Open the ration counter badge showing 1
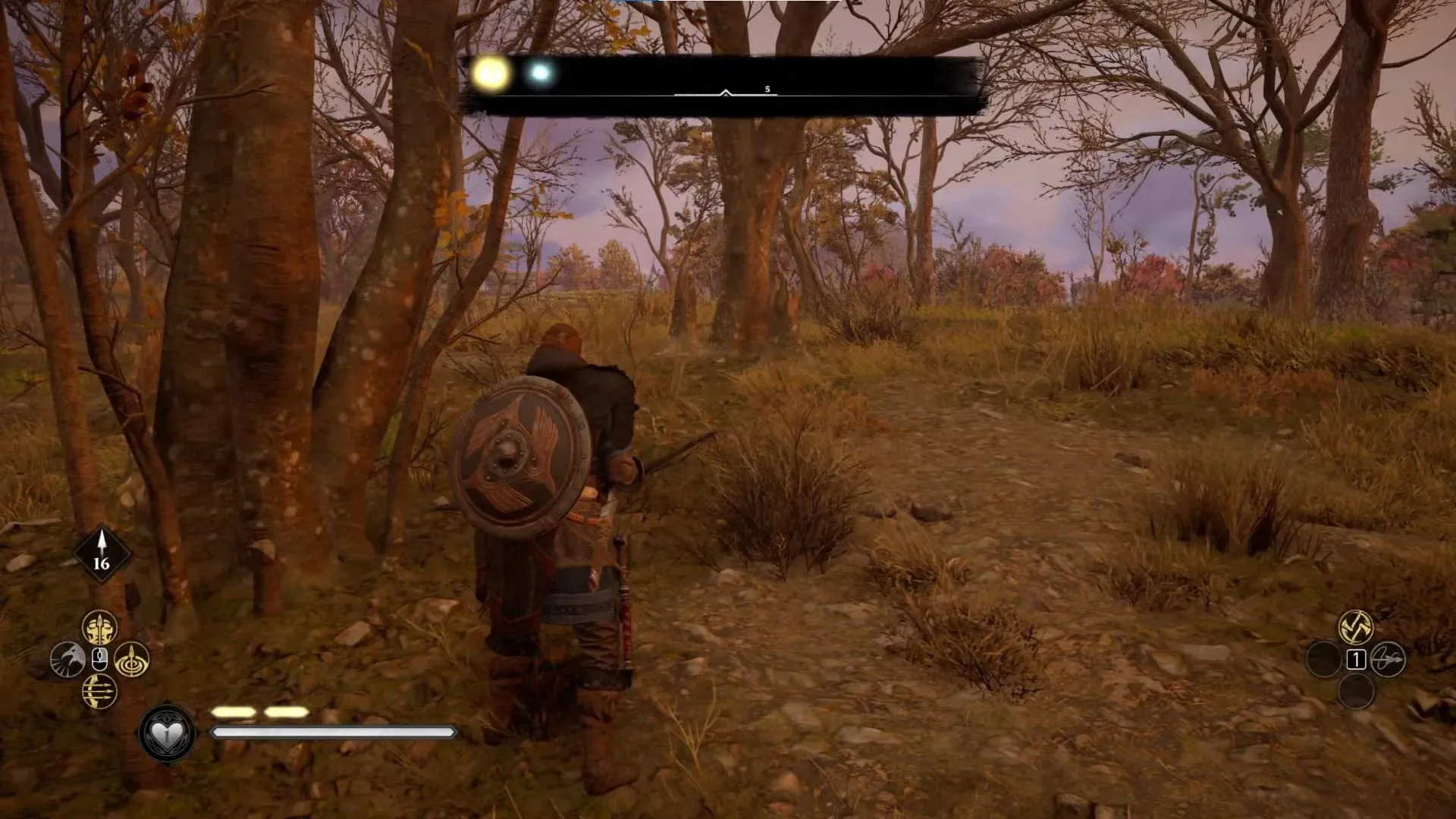The width and height of the screenshot is (1456, 819). click(1356, 660)
